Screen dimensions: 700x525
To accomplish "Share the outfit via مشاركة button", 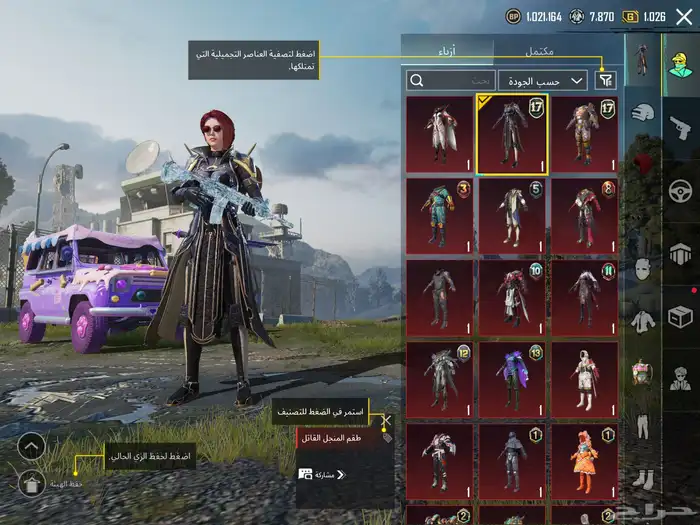I will click(322, 474).
